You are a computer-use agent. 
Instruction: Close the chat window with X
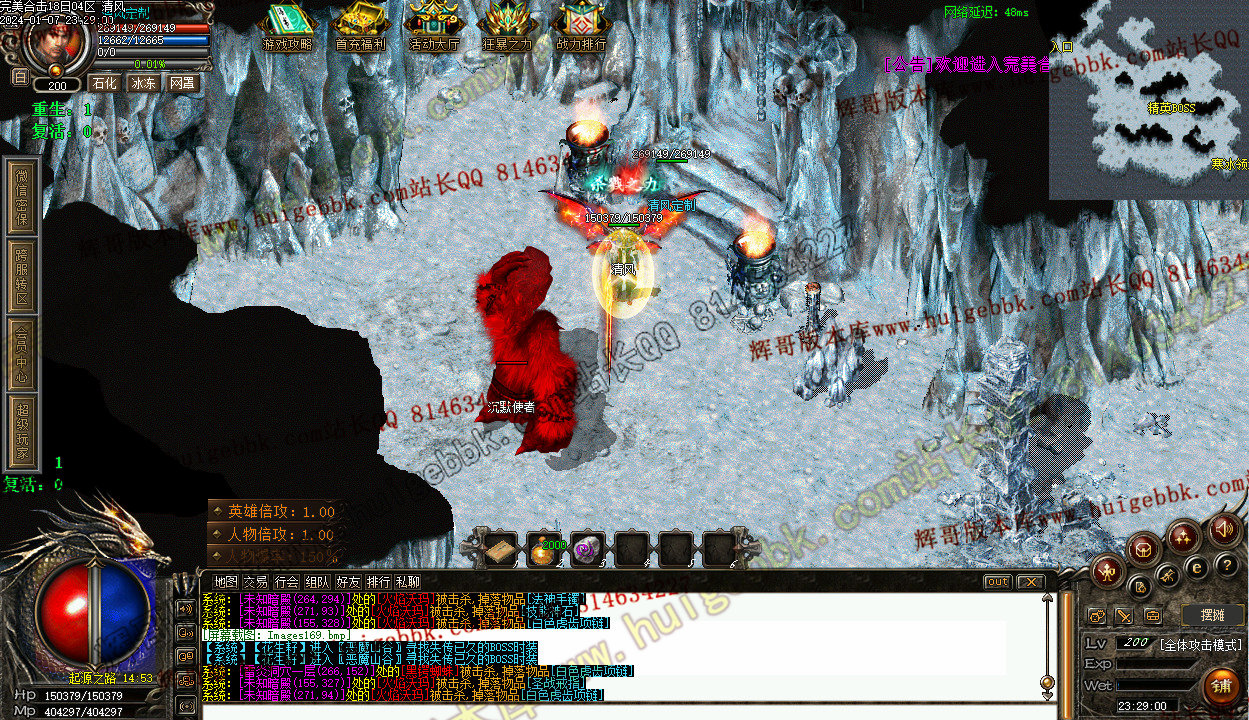[1030, 581]
